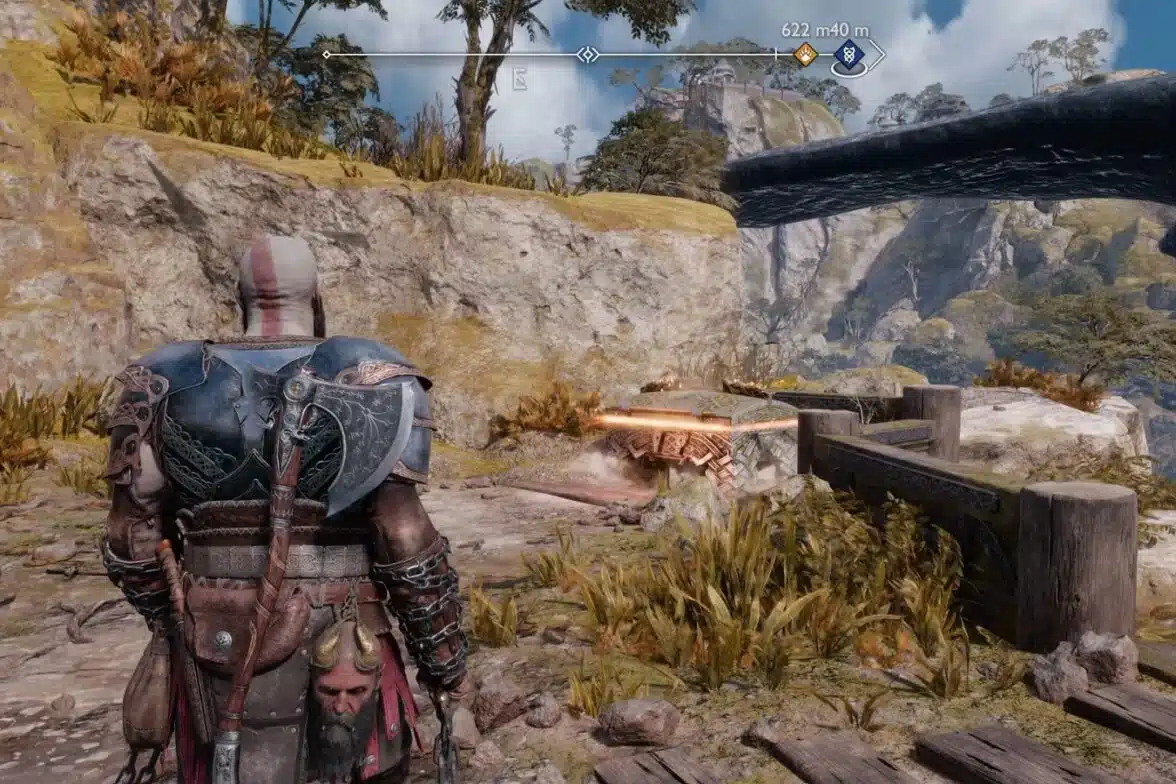
Task: Click the blue knot objective marker on compass
Action: (849, 56)
